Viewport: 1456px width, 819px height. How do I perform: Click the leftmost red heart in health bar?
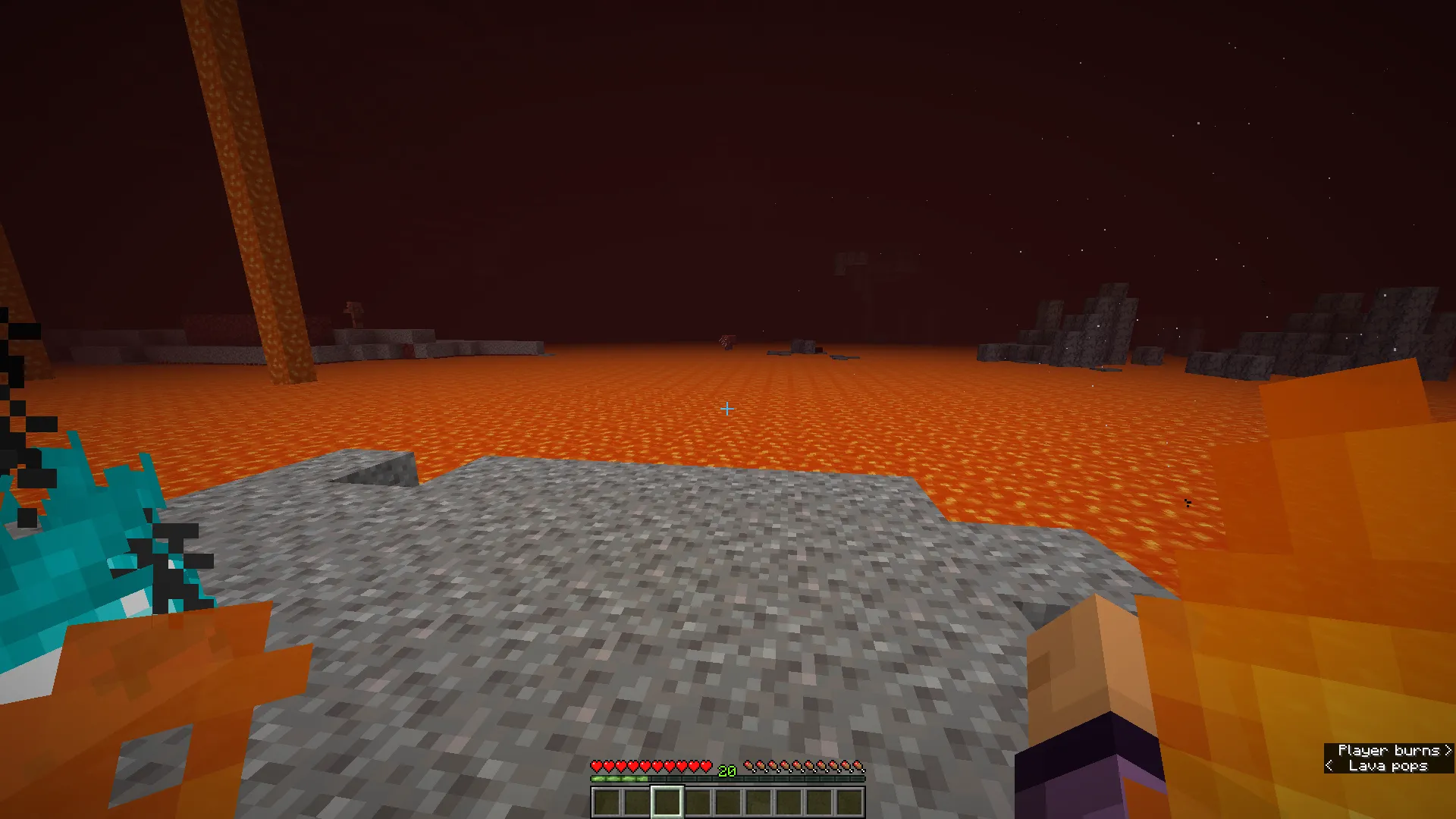598,766
